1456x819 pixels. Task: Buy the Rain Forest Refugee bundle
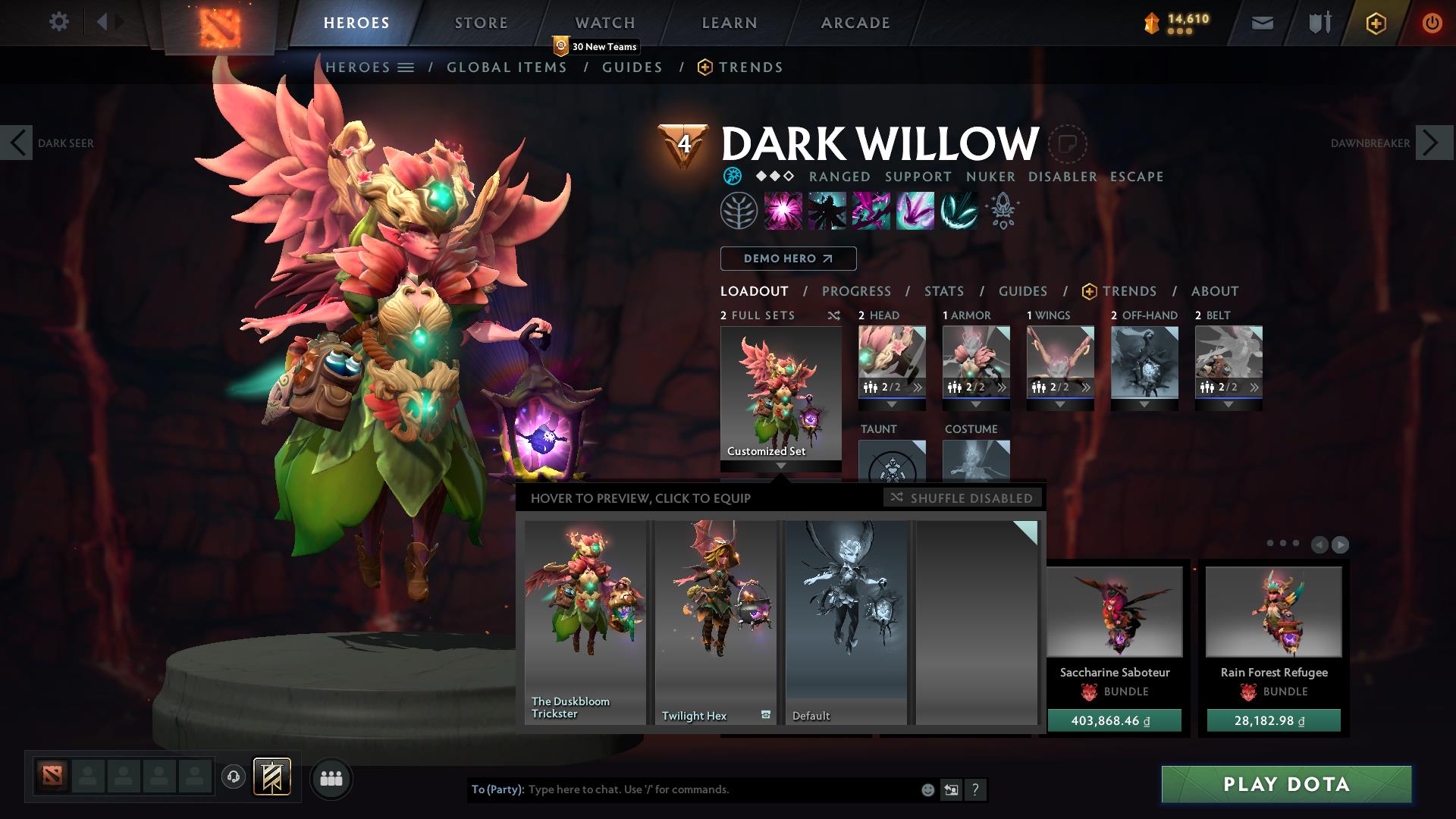click(1273, 720)
